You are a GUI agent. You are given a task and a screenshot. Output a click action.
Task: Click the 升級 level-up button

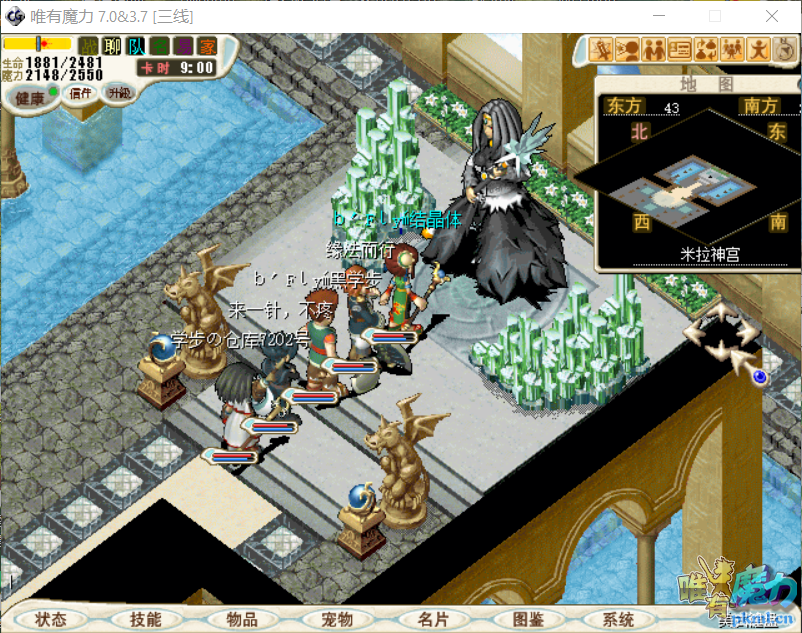click(x=120, y=93)
